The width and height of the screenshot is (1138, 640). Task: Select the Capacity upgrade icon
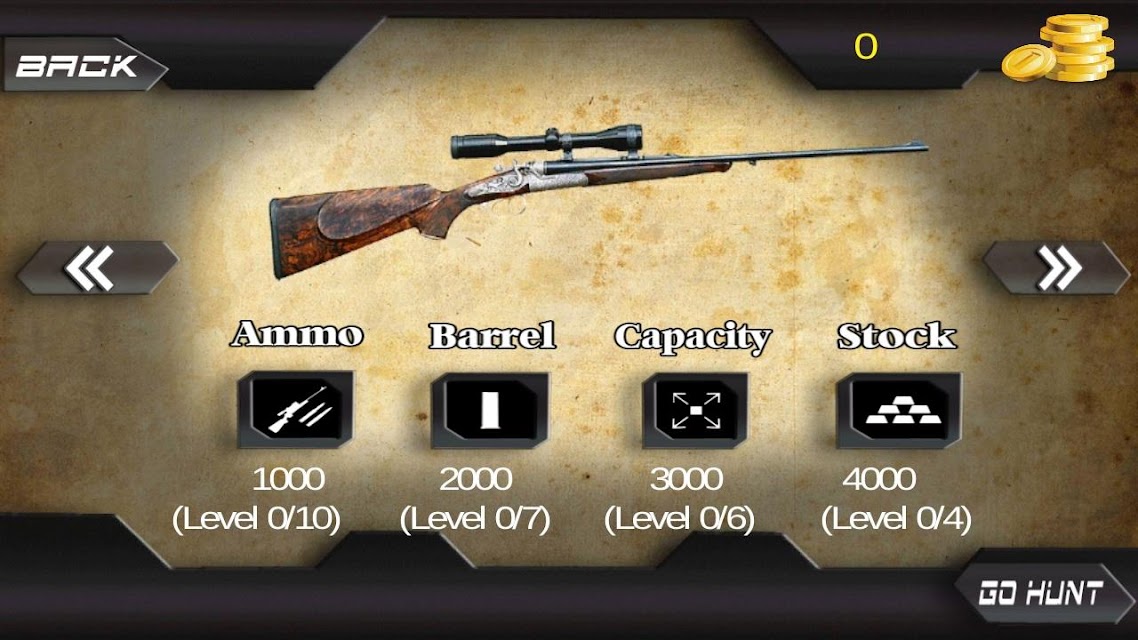(695, 410)
